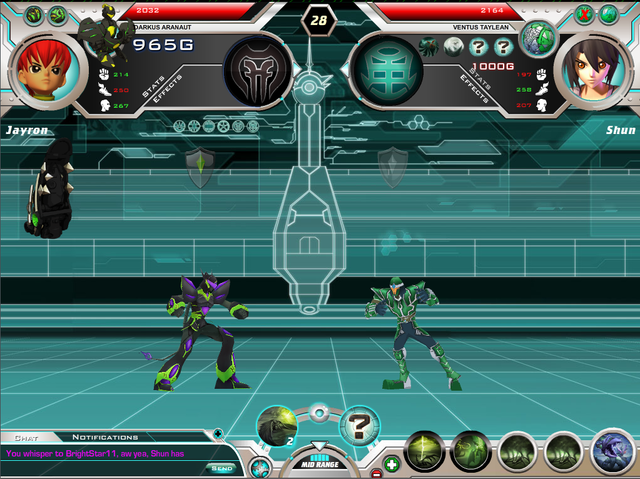Select the Ventus Taylean Bakugan ball
640x479 pixels.
(x=538, y=38)
